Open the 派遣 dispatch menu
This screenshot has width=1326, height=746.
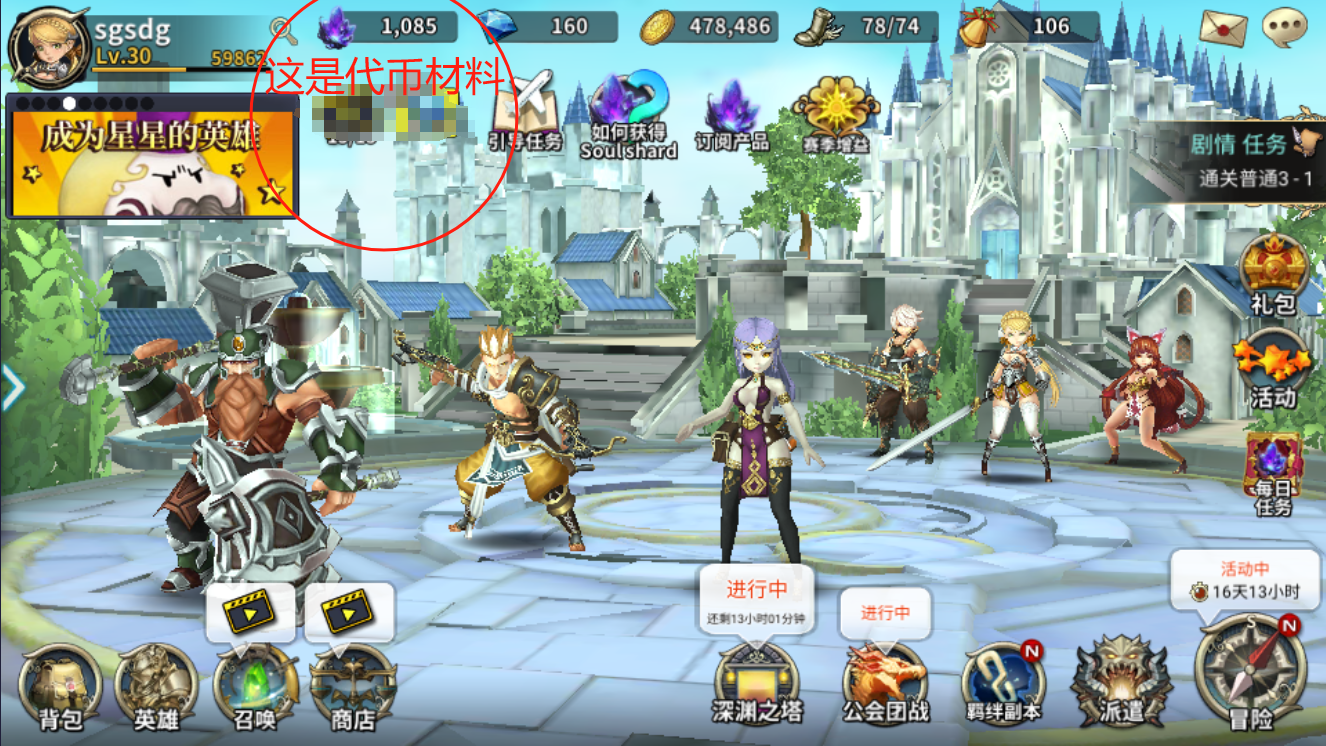(1119, 682)
